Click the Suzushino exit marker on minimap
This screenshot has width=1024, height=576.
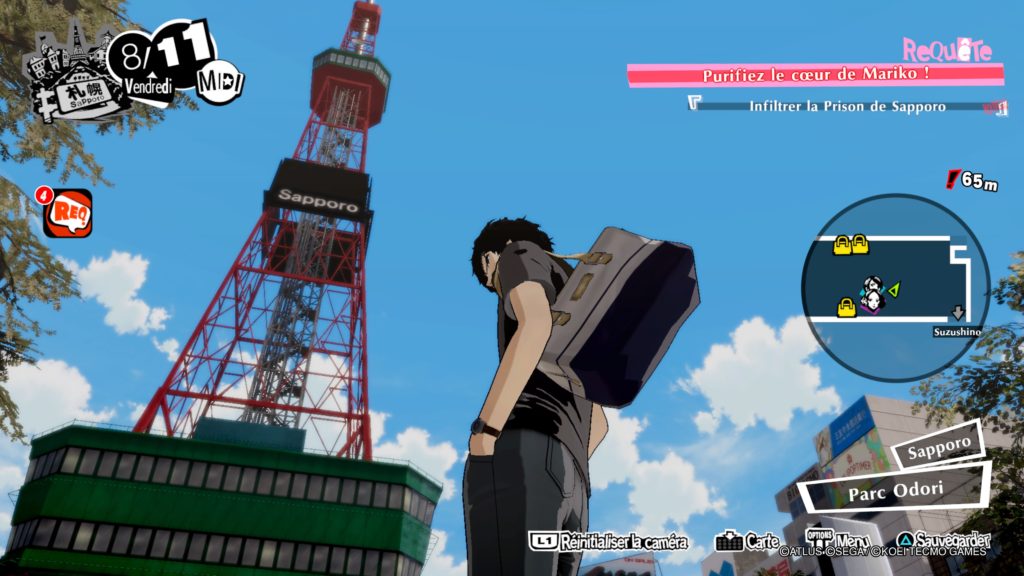point(957,322)
